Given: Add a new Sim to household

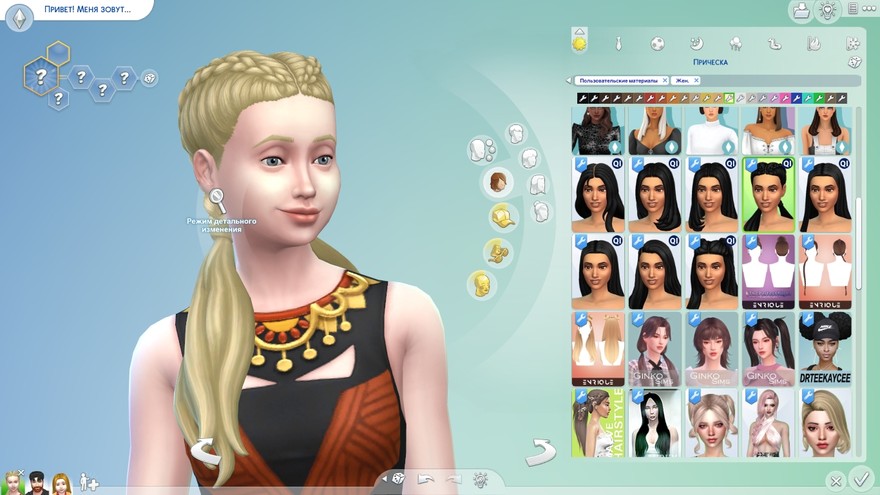Looking at the screenshot, I should click(89, 483).
